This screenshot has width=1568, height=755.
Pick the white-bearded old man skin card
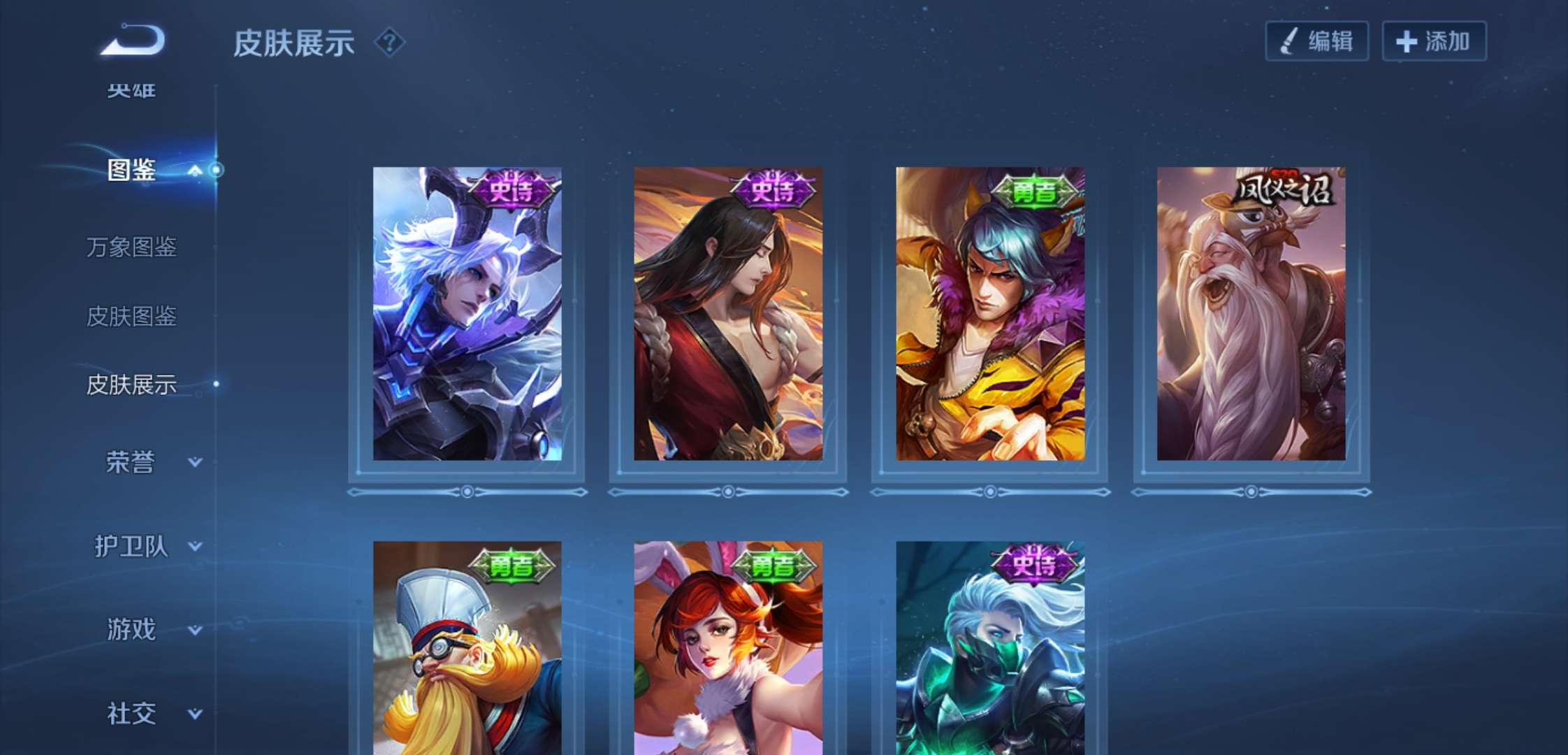[x=1251, y=315]
